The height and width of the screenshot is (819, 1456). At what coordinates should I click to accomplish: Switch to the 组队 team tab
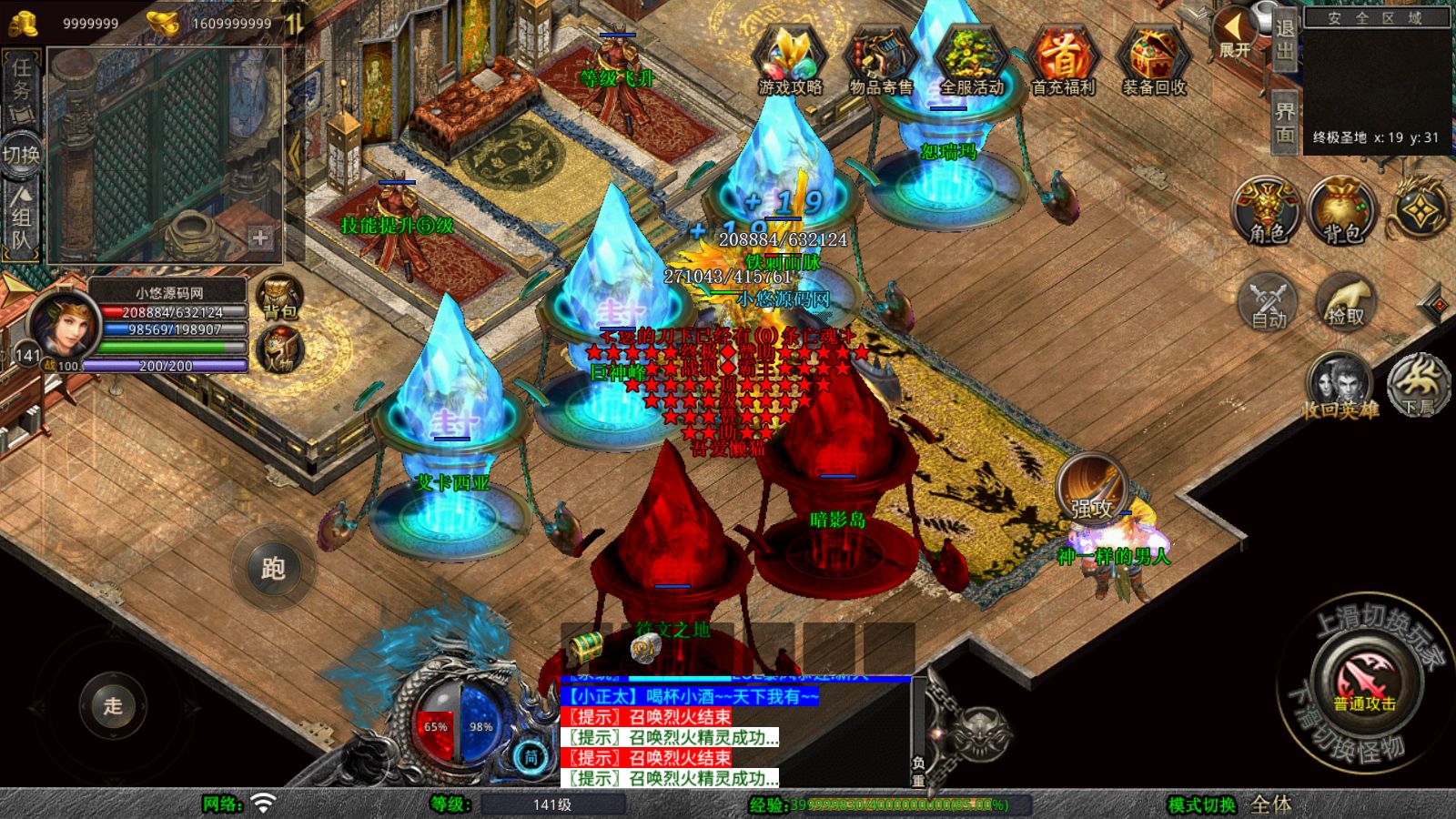pos(22,218)
